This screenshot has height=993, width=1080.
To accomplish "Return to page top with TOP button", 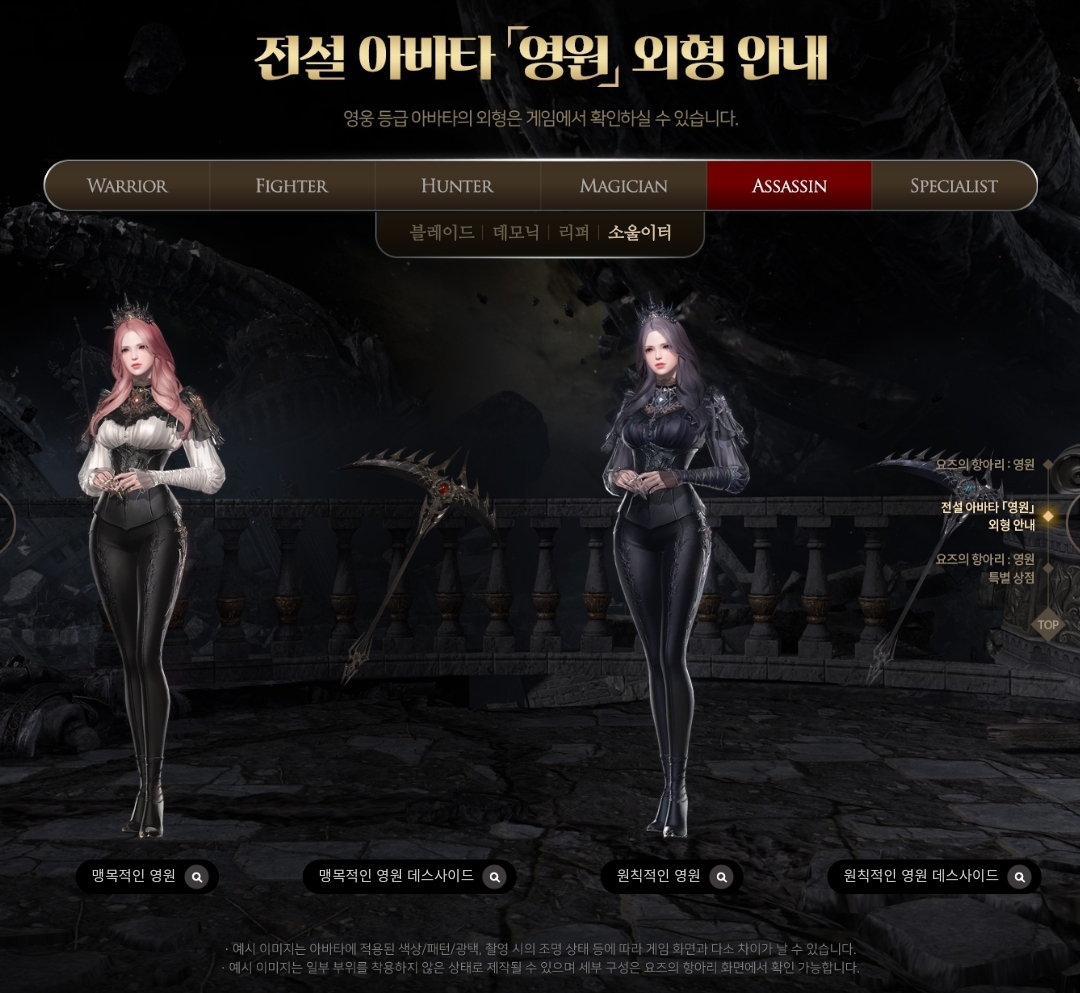I will click(x=1047, y=625).
